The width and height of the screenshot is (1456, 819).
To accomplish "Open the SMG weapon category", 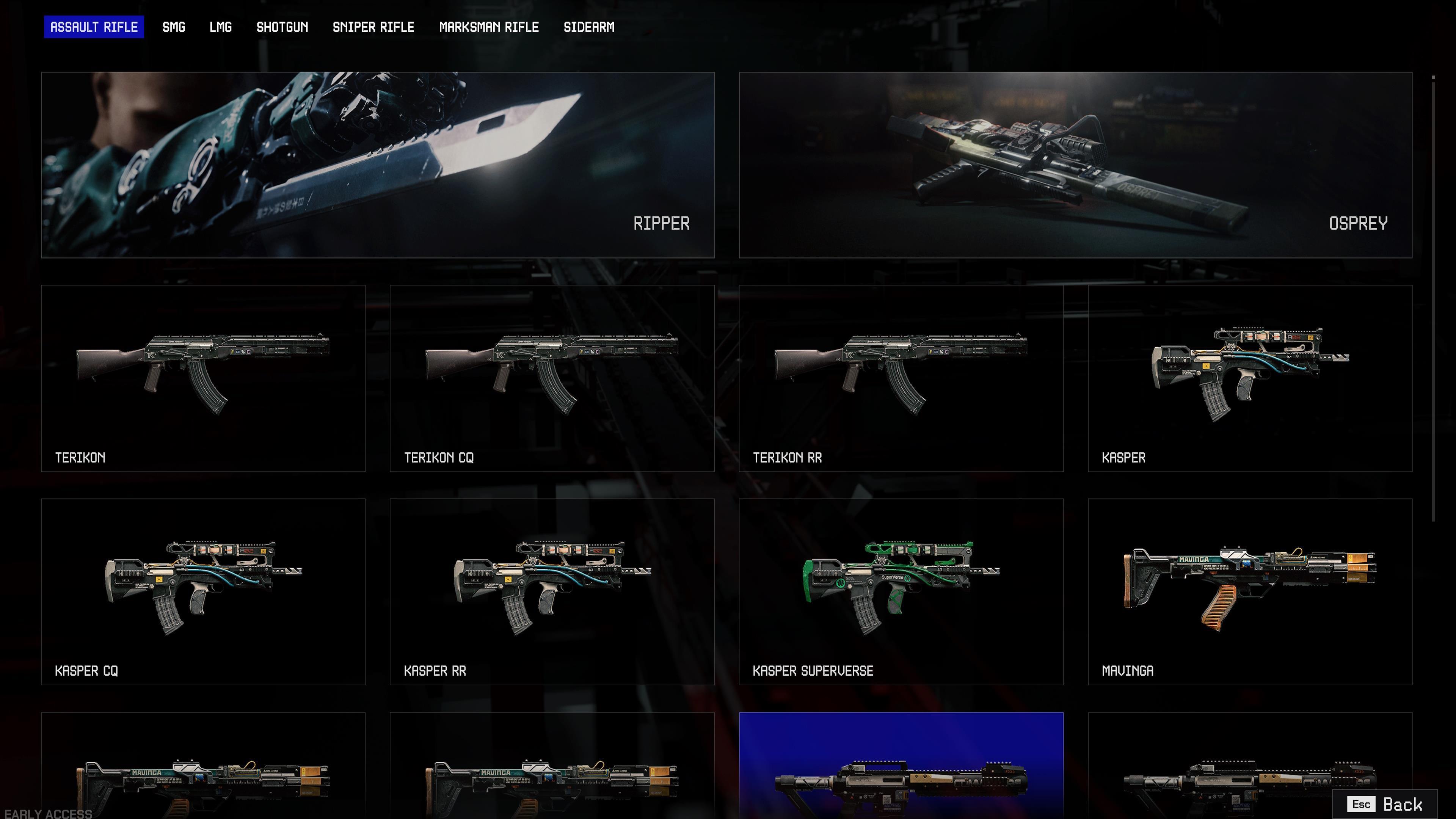I will (174, 27).
